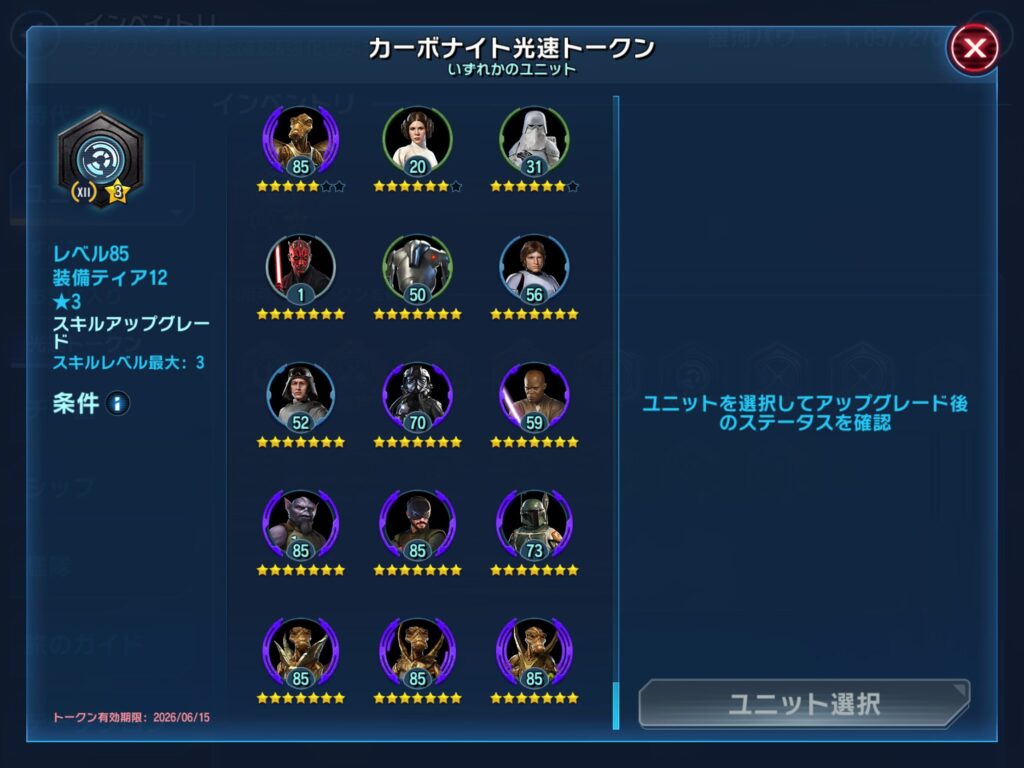
Task: Select Darth Maul level 1 unit
Action: [x=301, y=268]
